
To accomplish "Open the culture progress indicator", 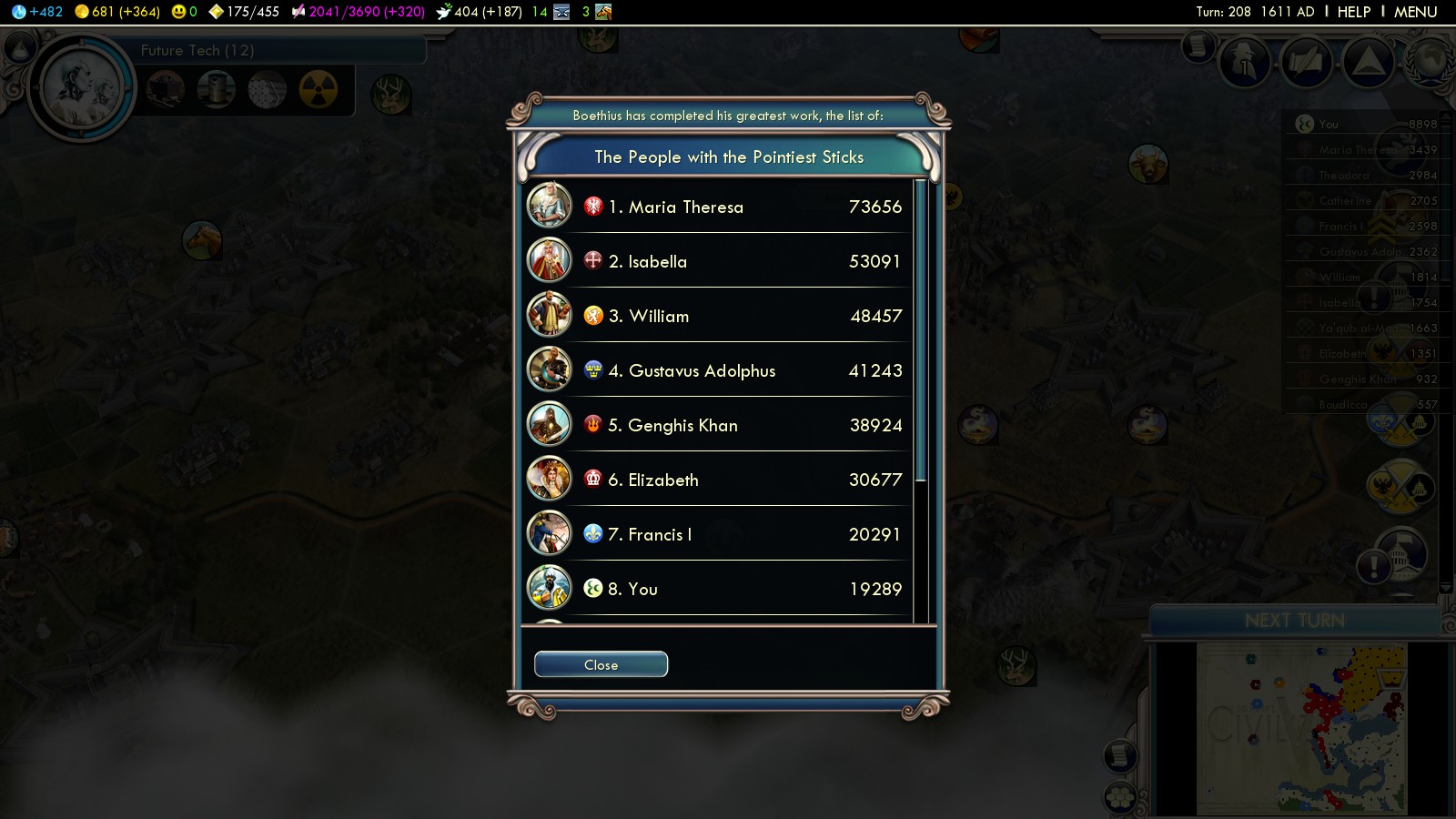I will pyautogui.click(x=298, y=12).
